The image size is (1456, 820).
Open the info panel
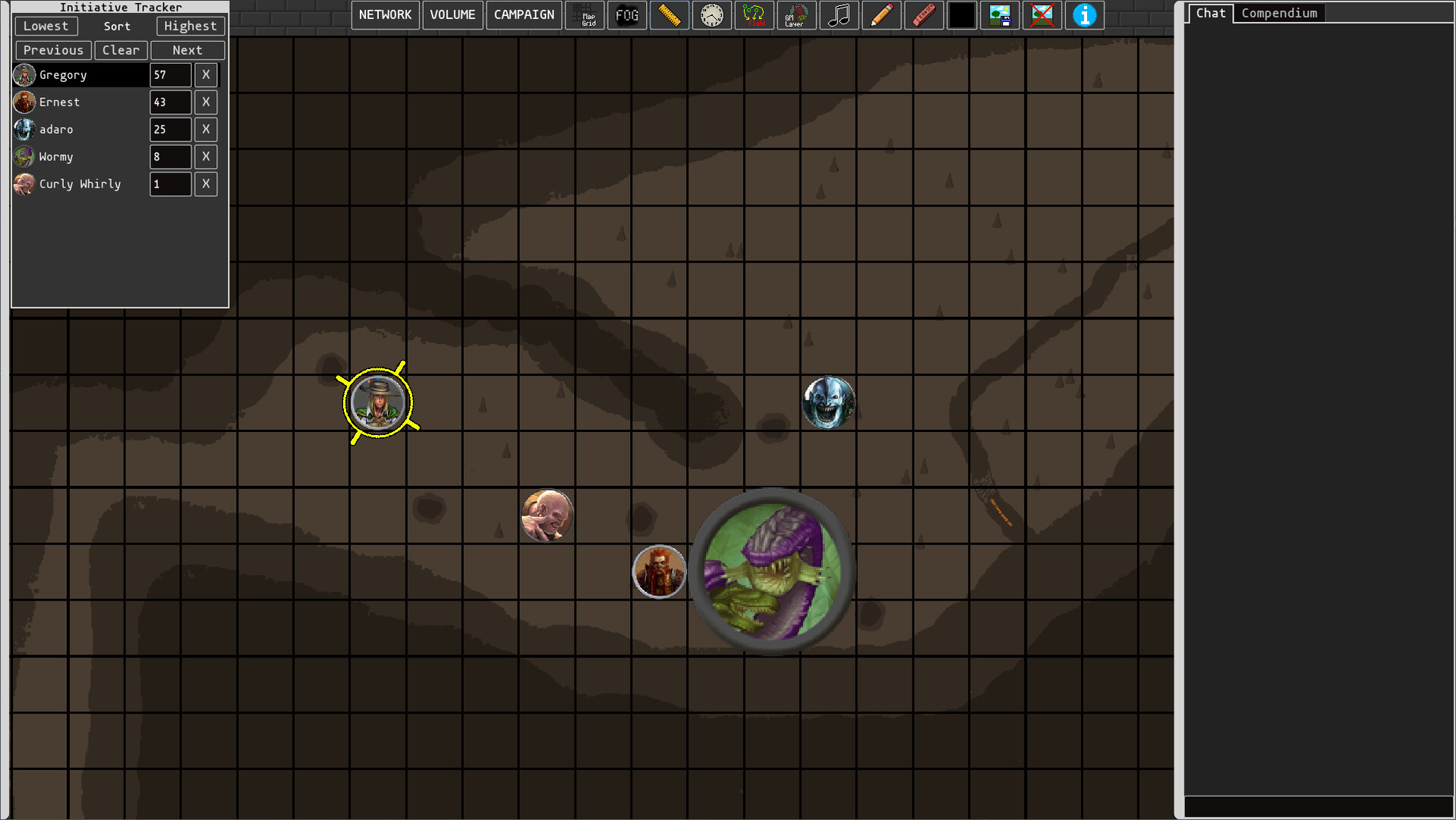[x=1084, y=15]
